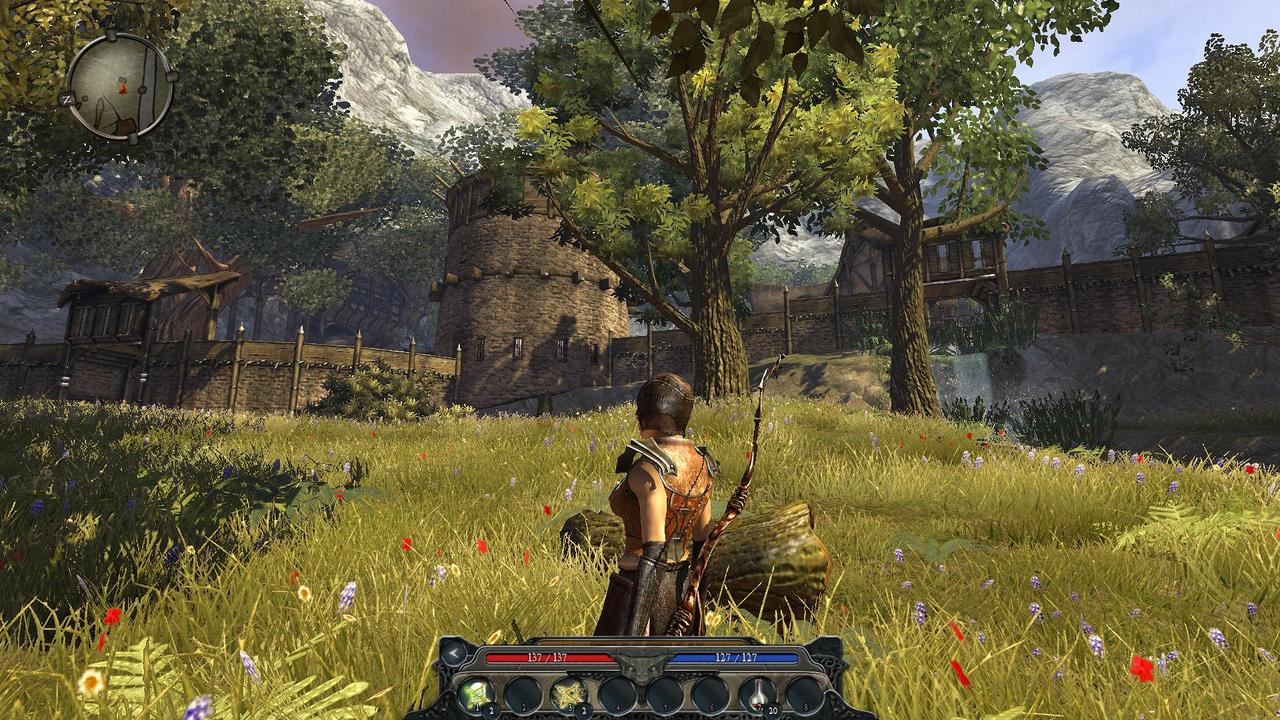This screenshot has height=720, width=1280.
Task: Click the circular minimap
Action: click(119, 86)
